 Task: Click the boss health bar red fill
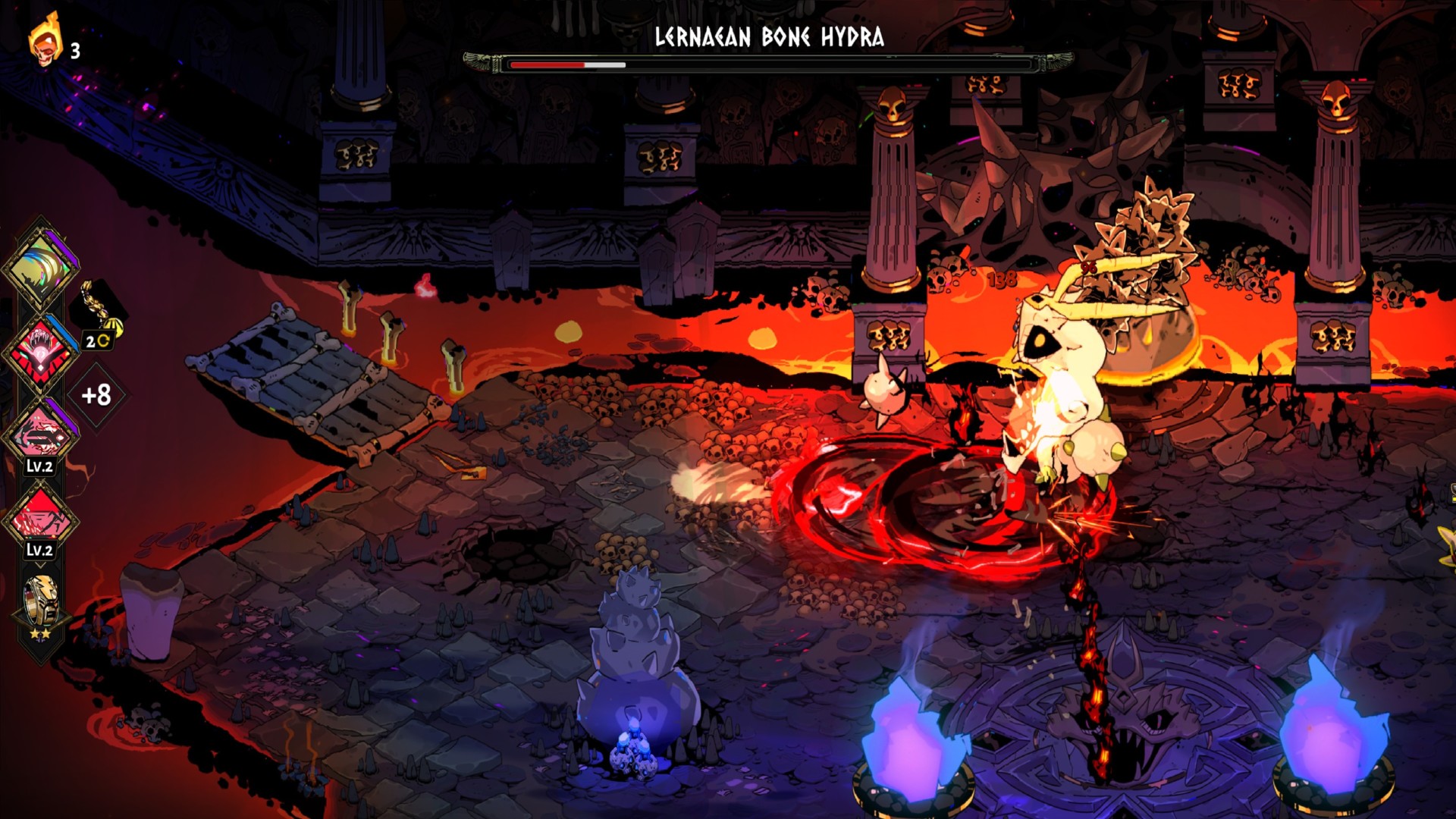546,64
